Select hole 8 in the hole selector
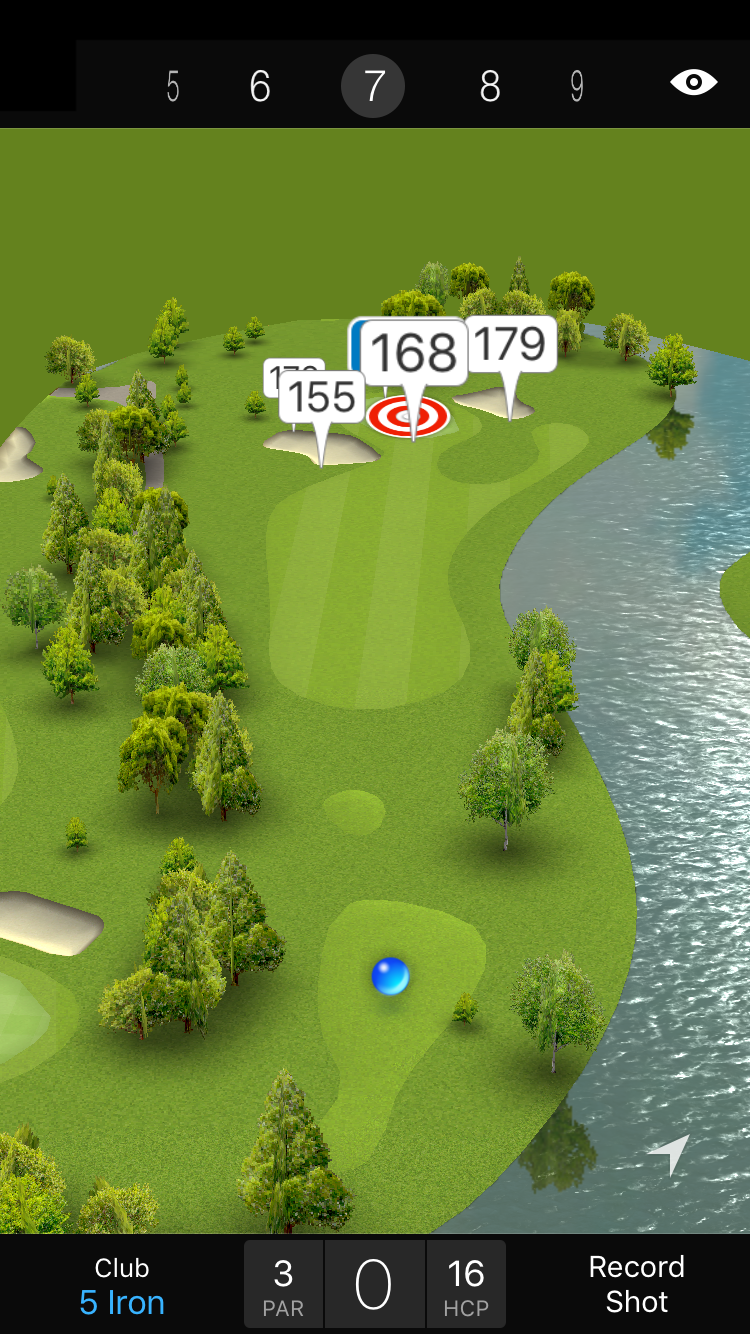Image resolution: width=750 pixels, height=1334 pixels. pyautogui.click(x=489, y=87)
